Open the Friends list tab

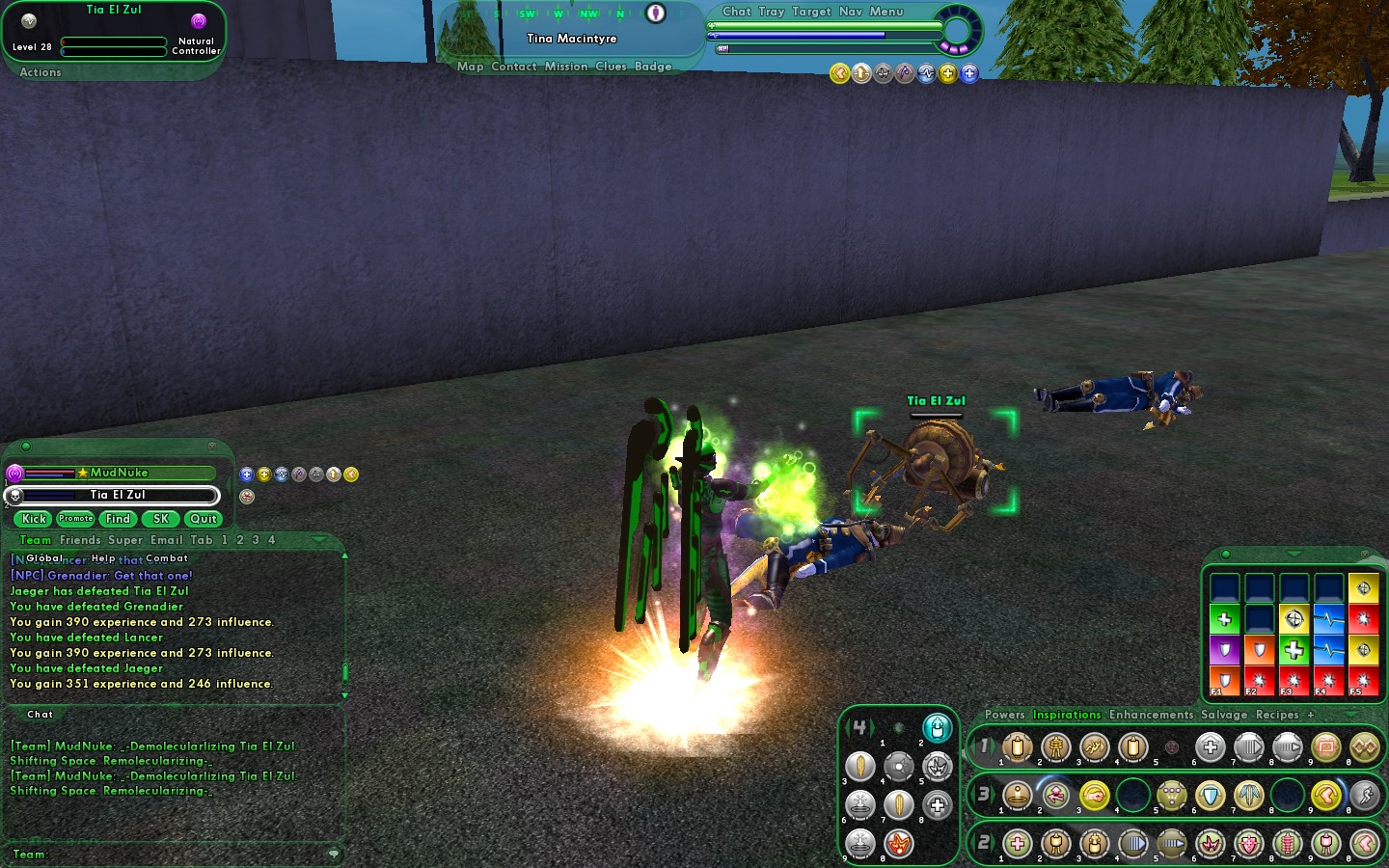point(80,540)
